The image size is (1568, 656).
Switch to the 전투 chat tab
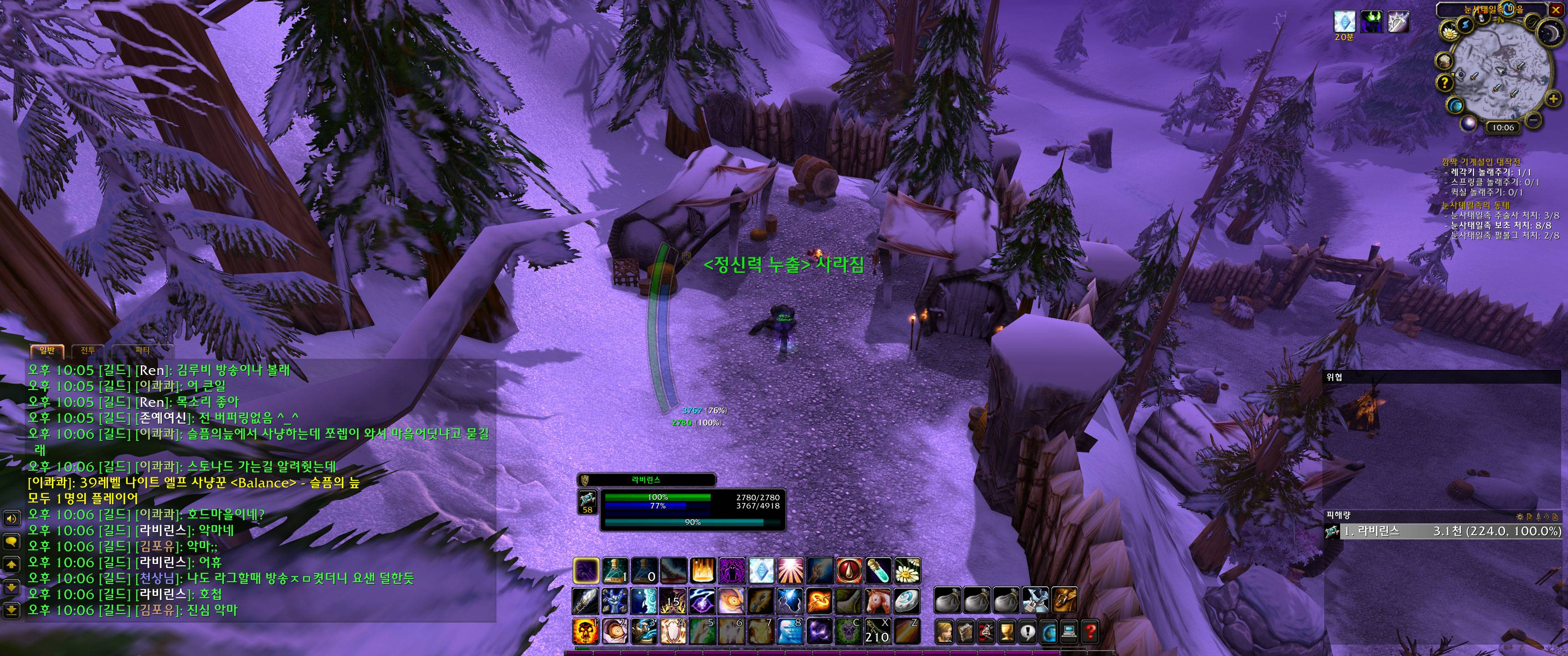(88, 350)
